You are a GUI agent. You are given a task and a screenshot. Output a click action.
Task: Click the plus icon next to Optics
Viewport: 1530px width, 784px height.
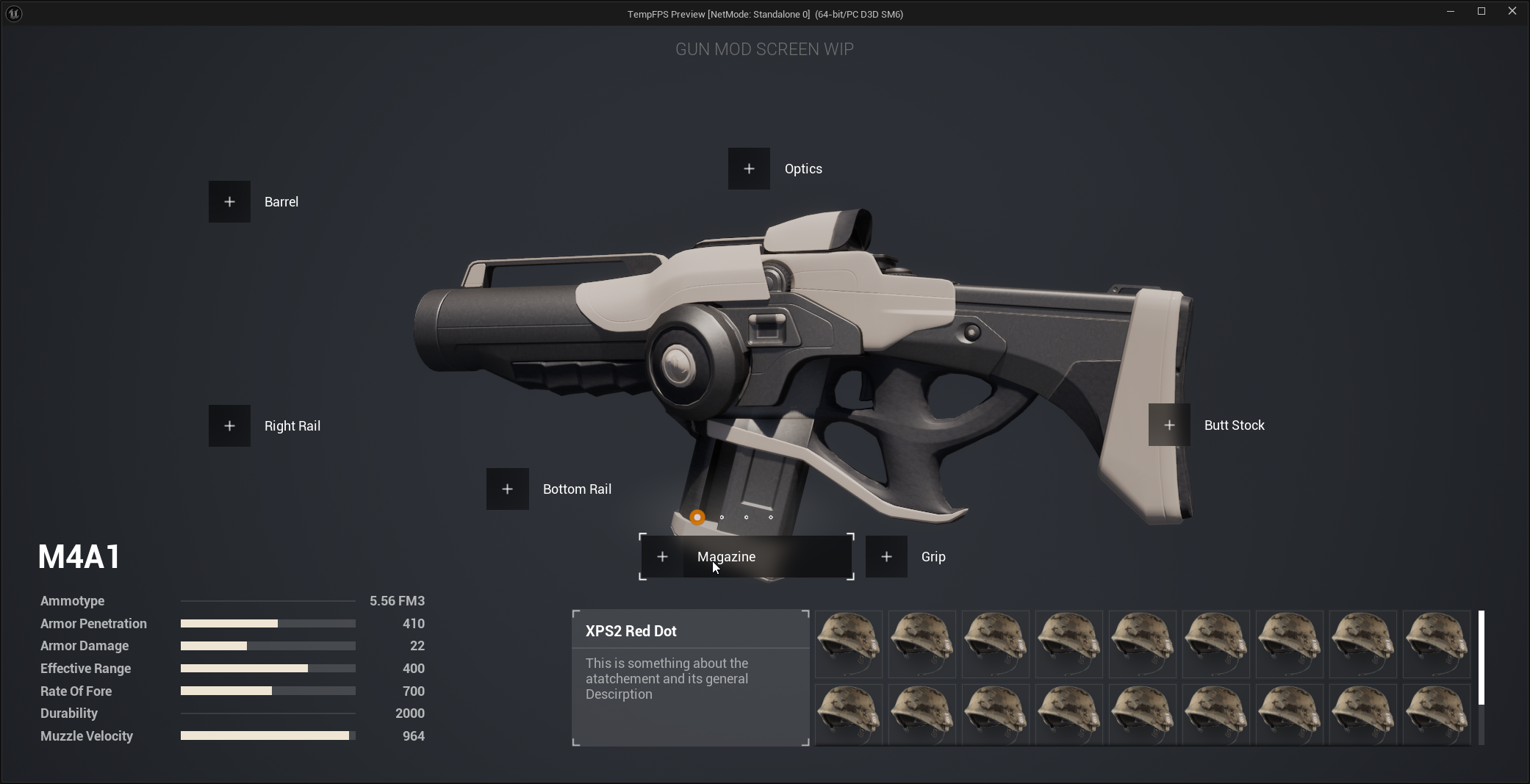click(x=748, y=168)
